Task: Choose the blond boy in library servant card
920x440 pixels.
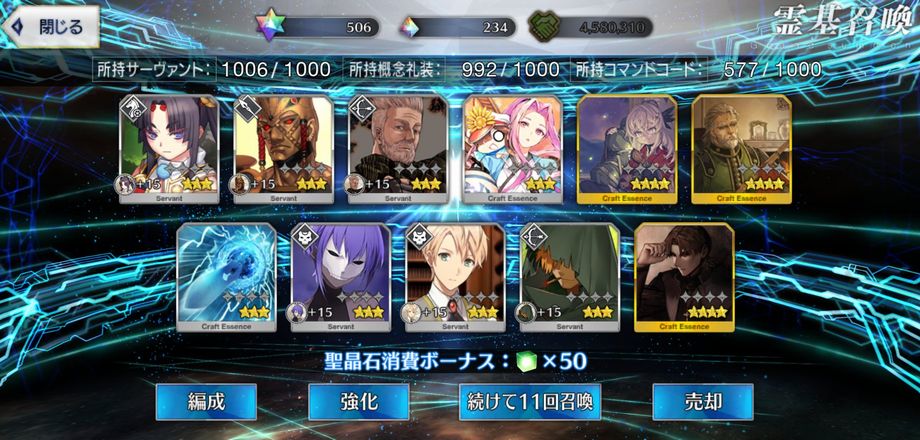Action: click(455, 277)
